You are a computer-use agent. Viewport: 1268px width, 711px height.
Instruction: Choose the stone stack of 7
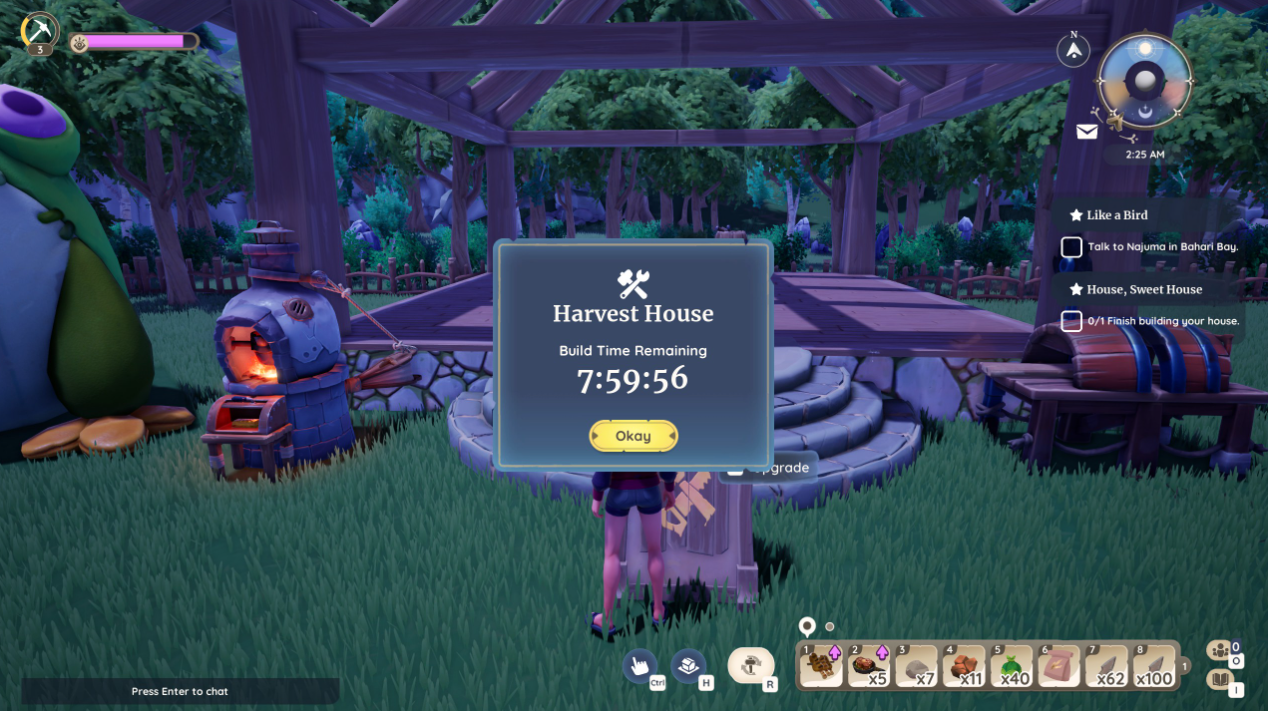[x=916, y=665]
